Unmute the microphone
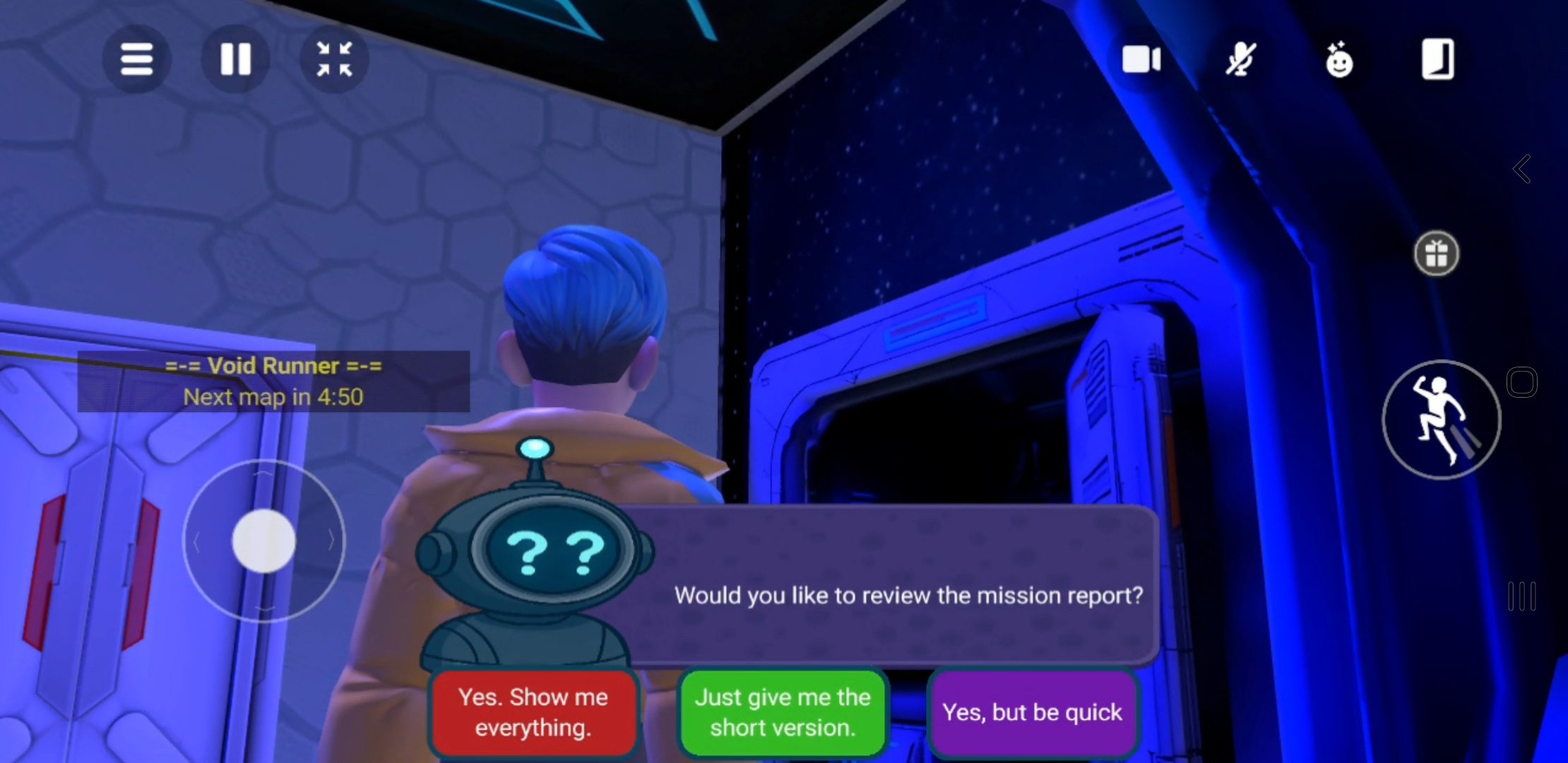This screenshot has height=763, width=1568. coord(1240,59)
